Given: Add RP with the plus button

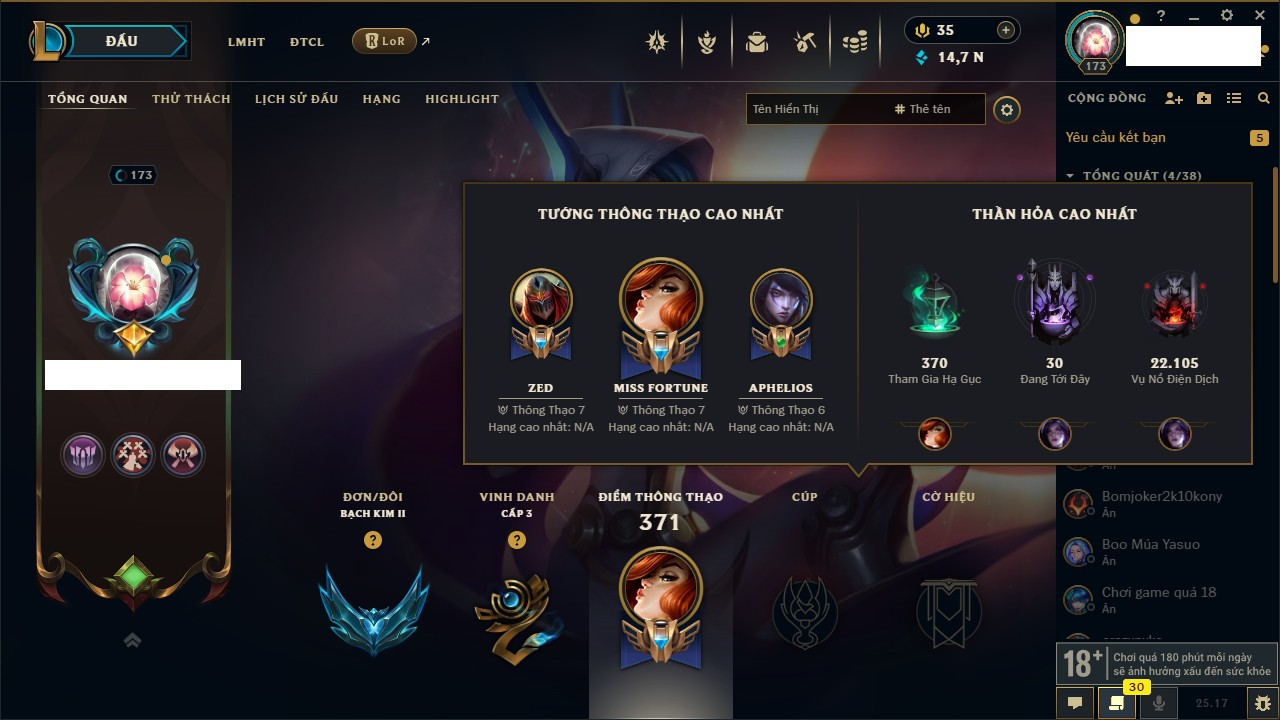Looking at the screenshot, I should (1006, 30).
